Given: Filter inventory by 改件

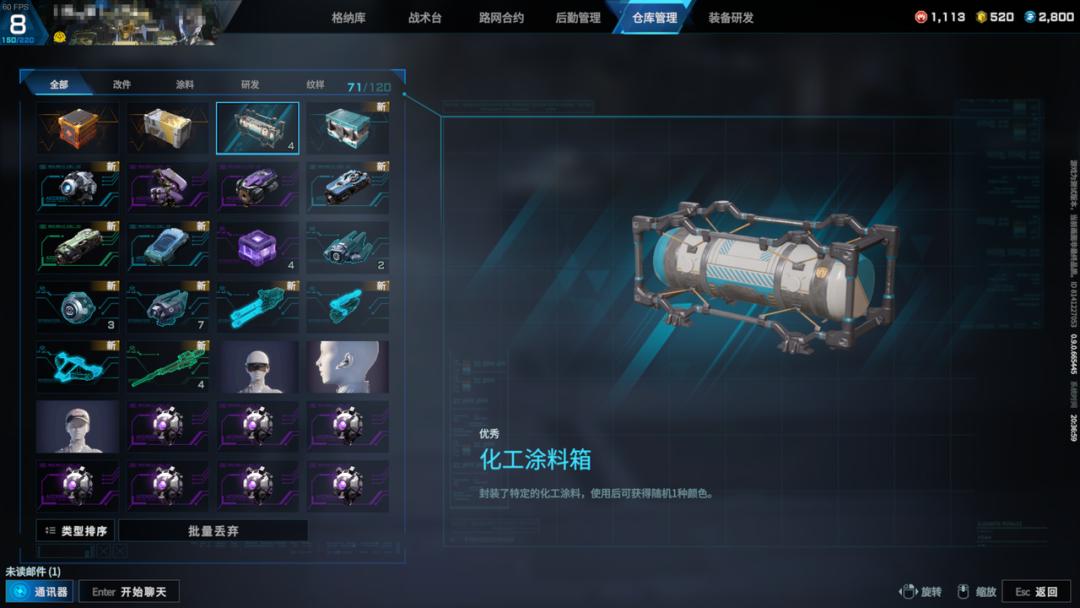Looking at the screenshot, I should tap(122, 85).
